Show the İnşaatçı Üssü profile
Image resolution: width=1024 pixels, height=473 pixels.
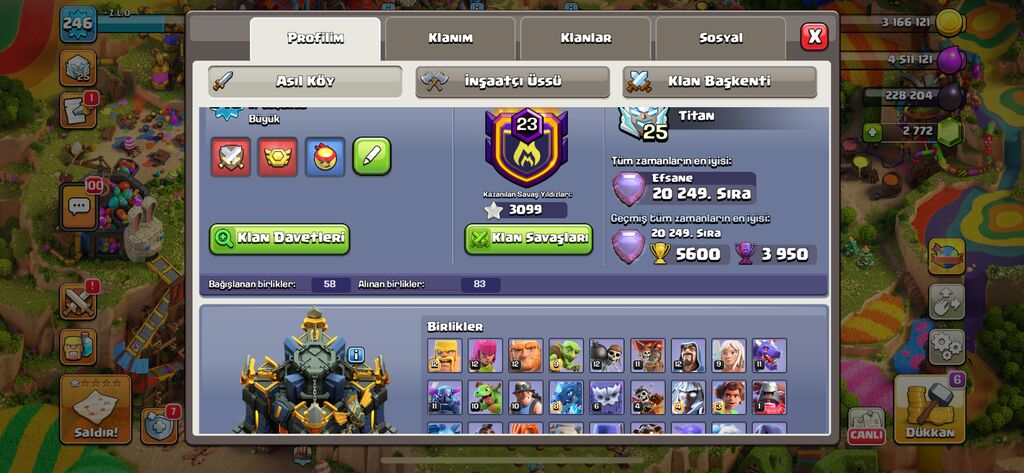[x=512, y=81]
